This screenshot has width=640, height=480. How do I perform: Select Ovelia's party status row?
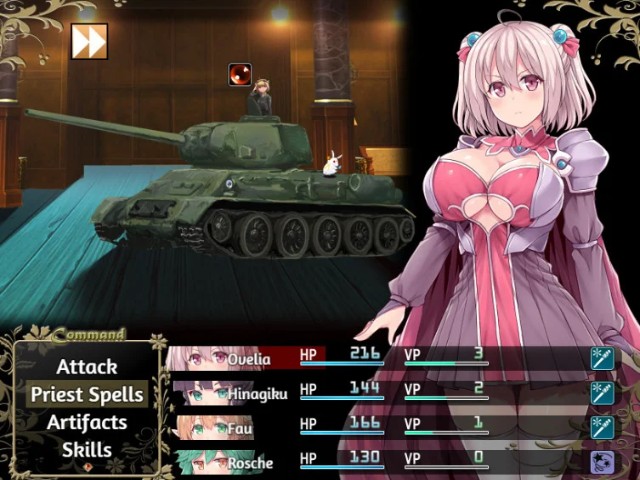pos(390,357)
